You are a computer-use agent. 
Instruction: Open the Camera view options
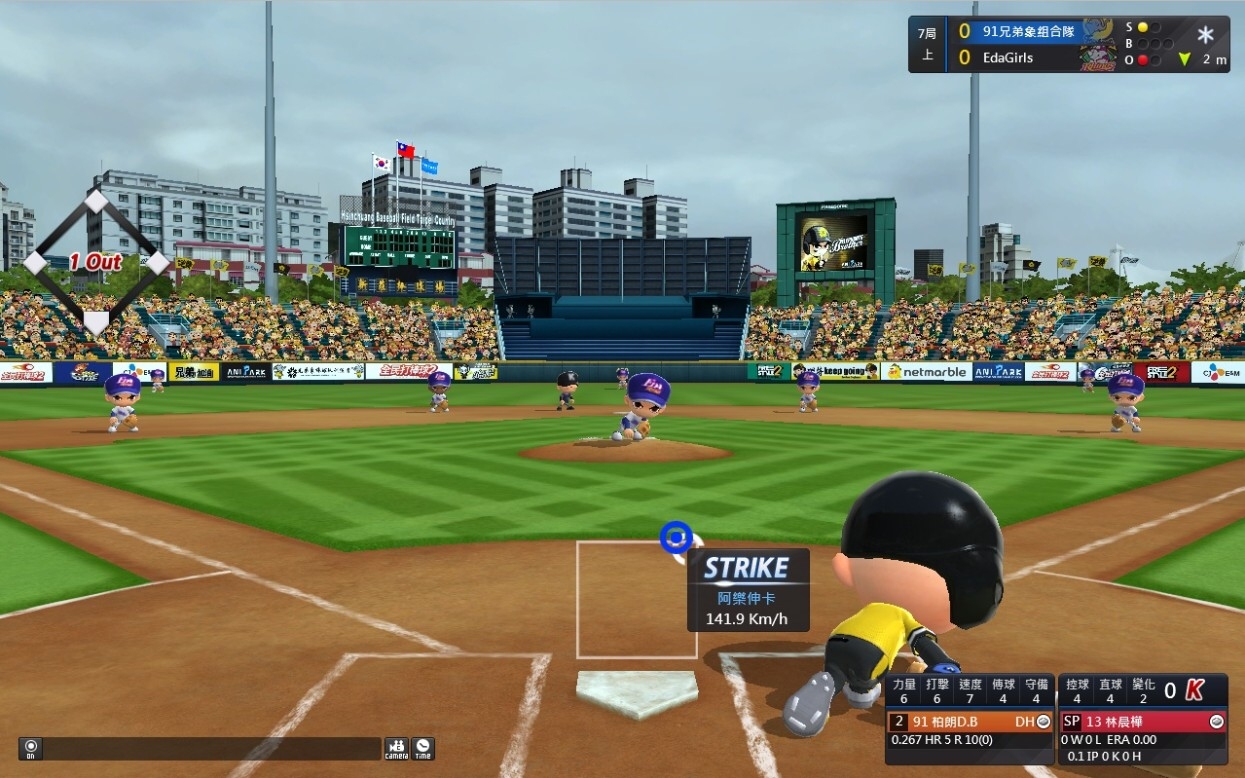coord(396,748)
